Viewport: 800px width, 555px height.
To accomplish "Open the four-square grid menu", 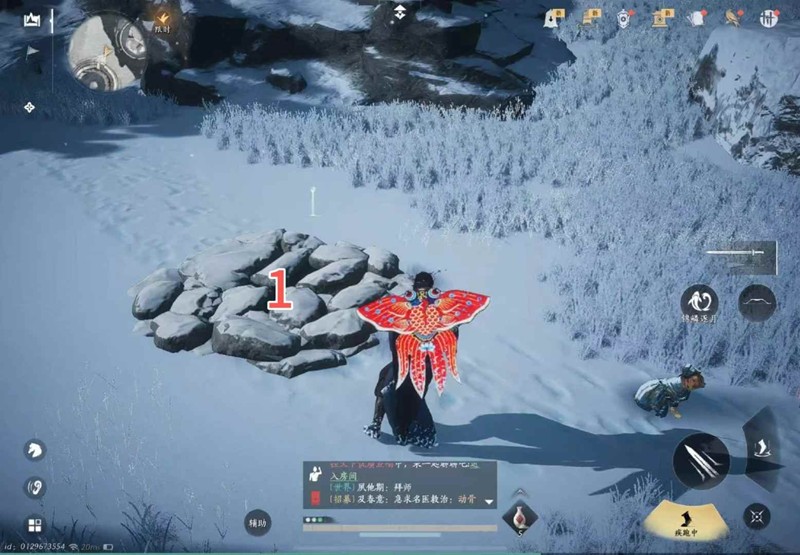I will click(34, 525).
